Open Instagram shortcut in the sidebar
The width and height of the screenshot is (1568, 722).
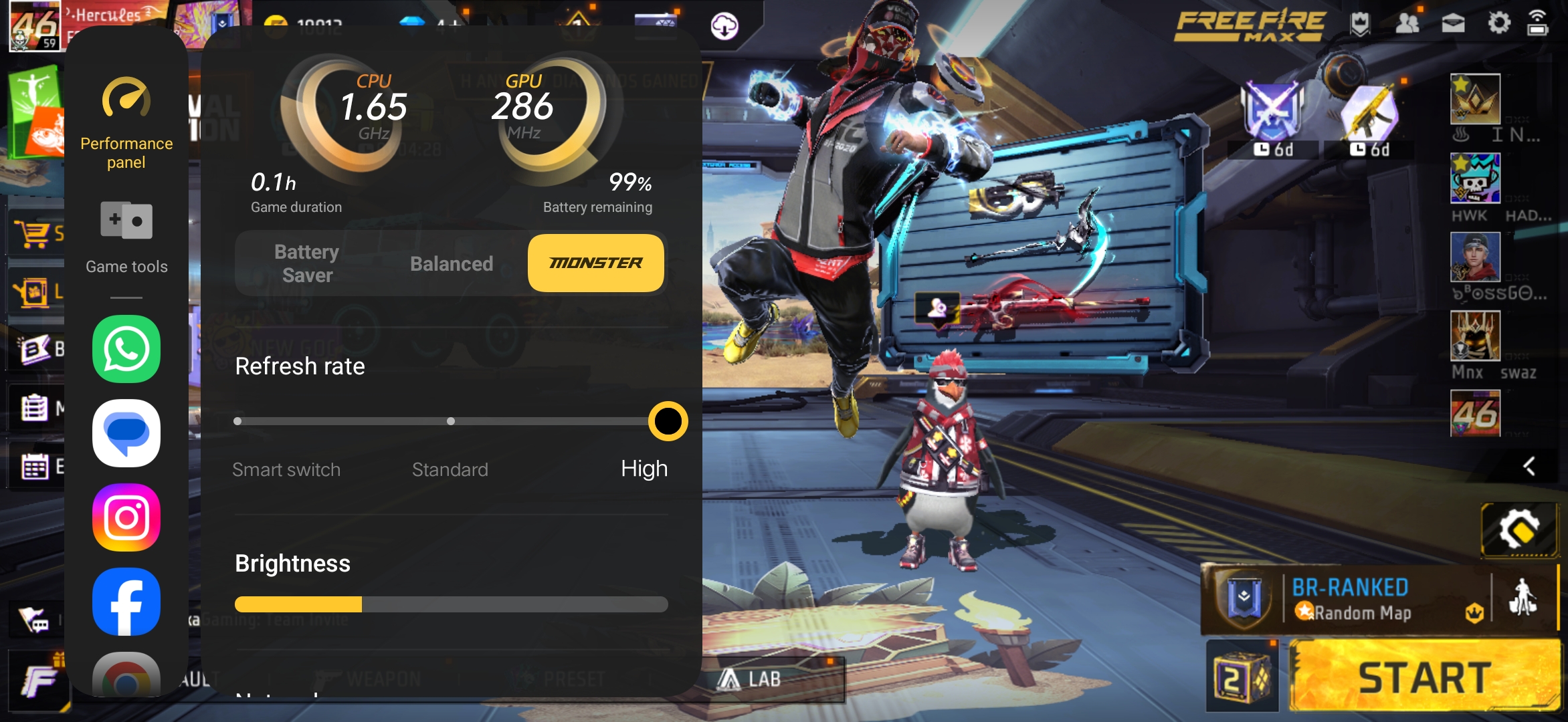[126, 517]
